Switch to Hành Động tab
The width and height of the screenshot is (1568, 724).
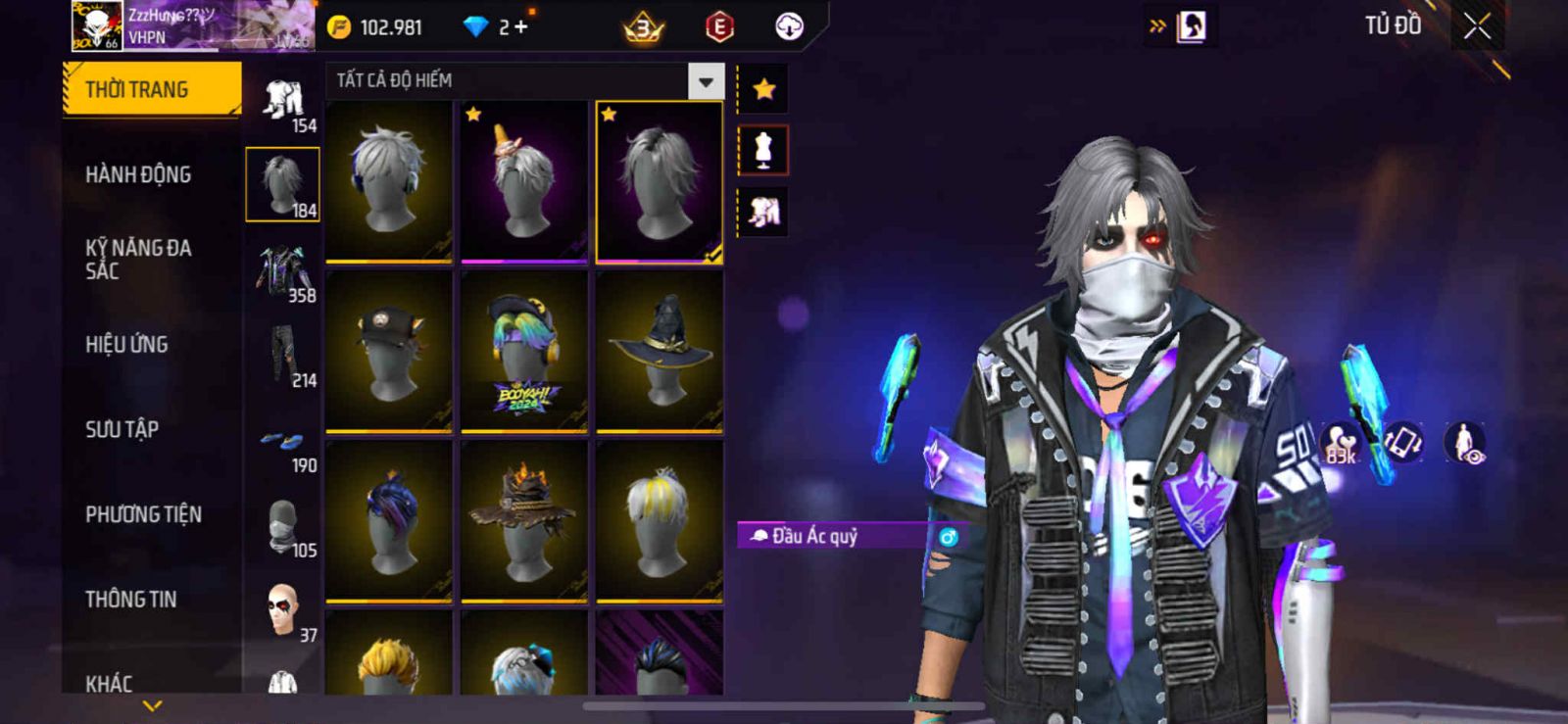tap(138, 174)
